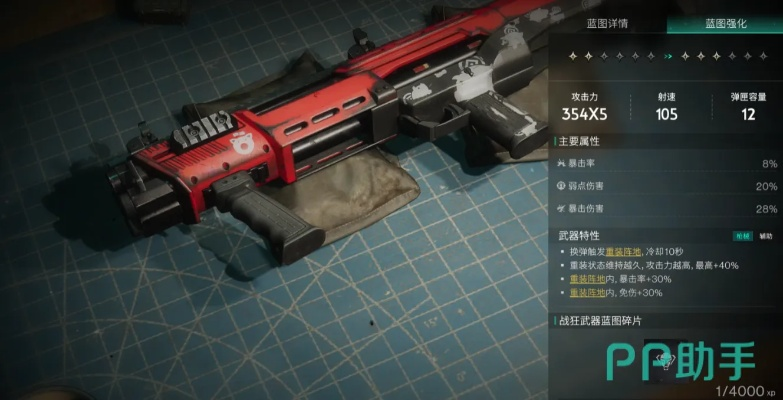Screen dimensions: 783x400
Task: Open the 重装阵地 link in the first trait line
Action: (622, 251)
